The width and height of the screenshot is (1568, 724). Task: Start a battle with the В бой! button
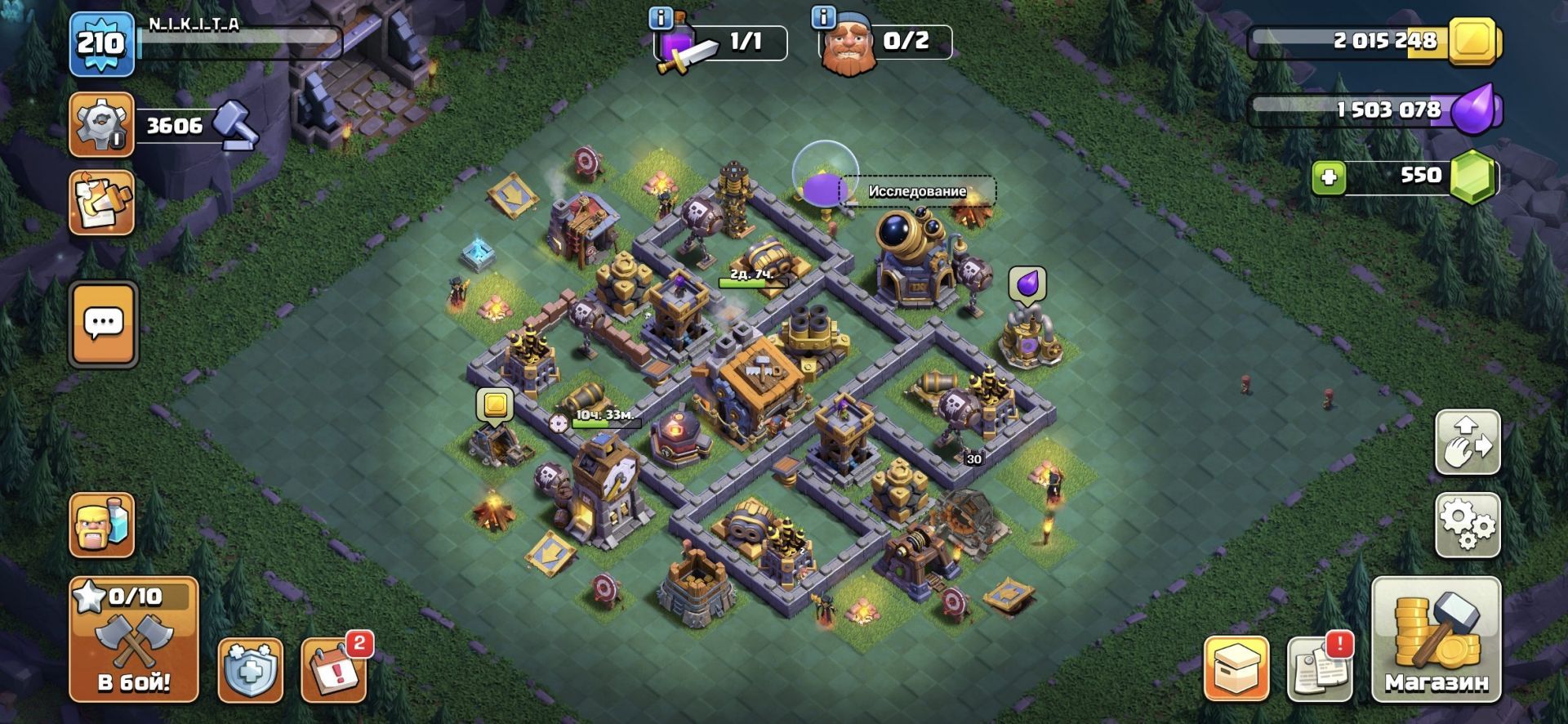click(134, 639)
